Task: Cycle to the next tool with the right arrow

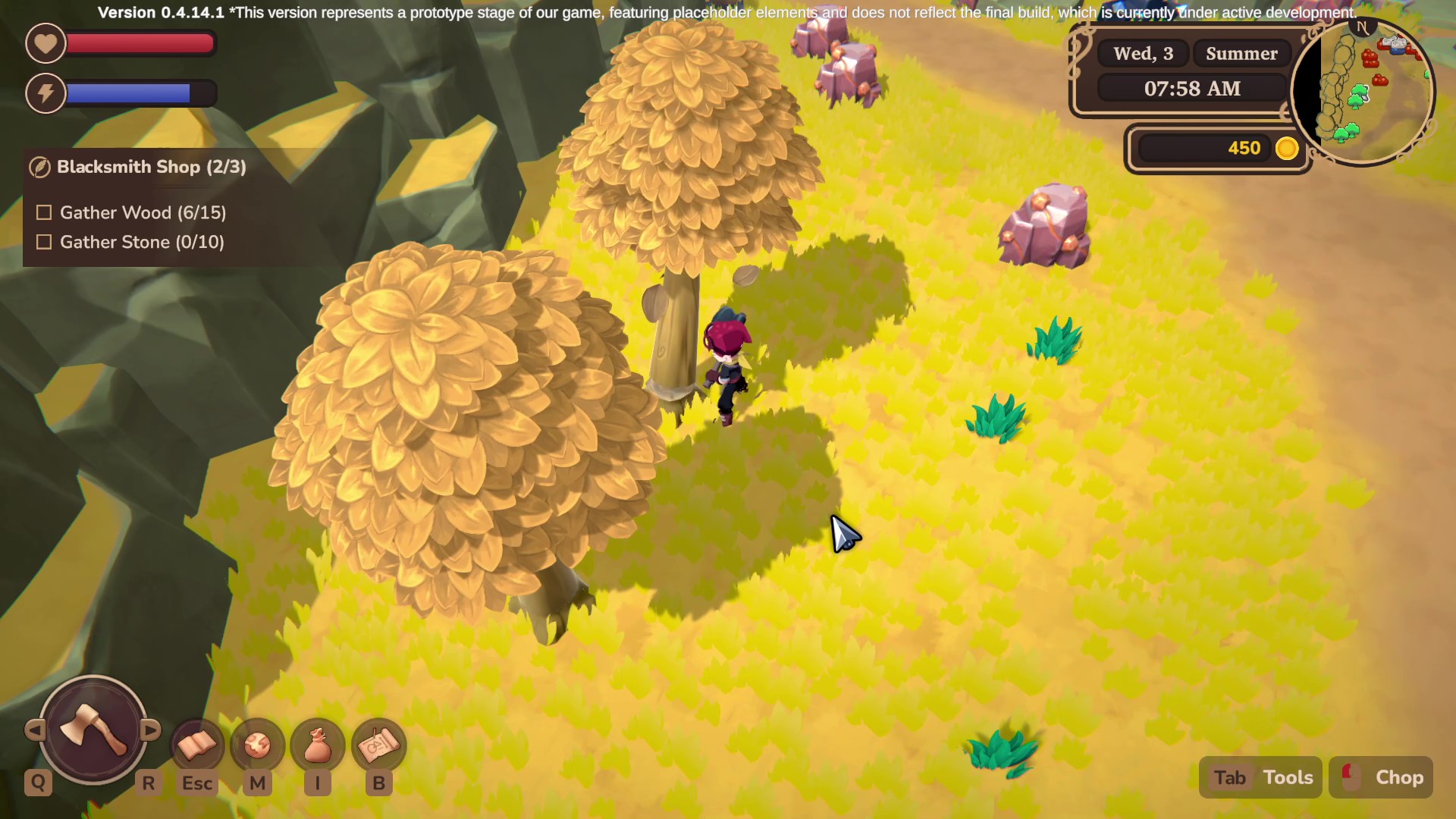Action: [151, 730]
